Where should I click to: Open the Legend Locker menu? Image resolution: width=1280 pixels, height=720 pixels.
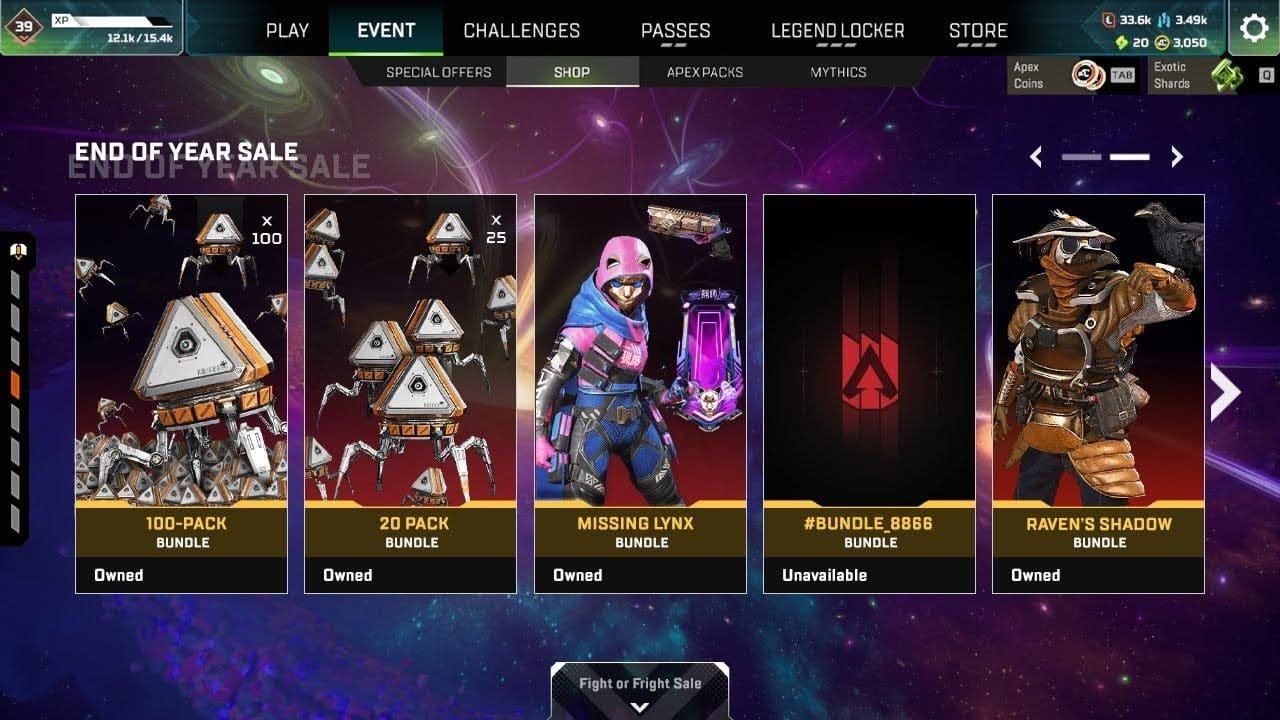point(836,30)
